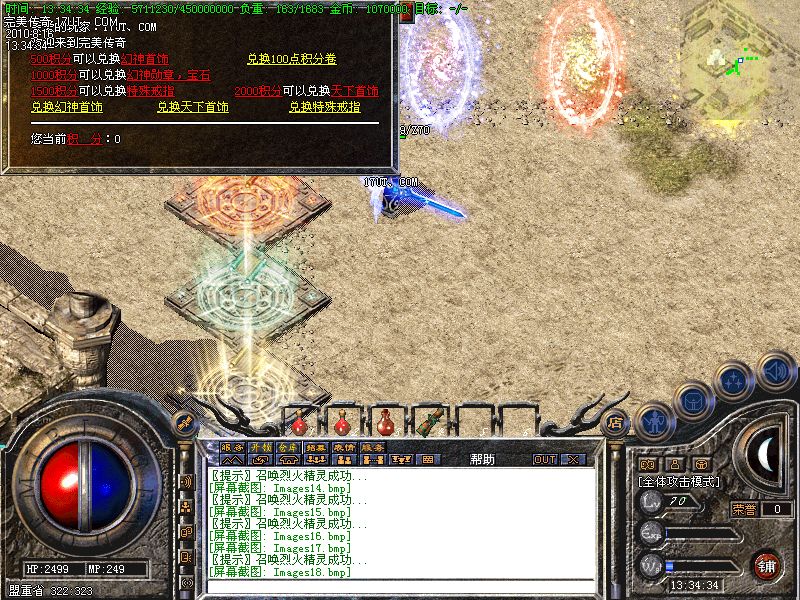This screenshot has width=800, height=600.
Task: Close the chat panel with the X button
Action: point(572,459)
